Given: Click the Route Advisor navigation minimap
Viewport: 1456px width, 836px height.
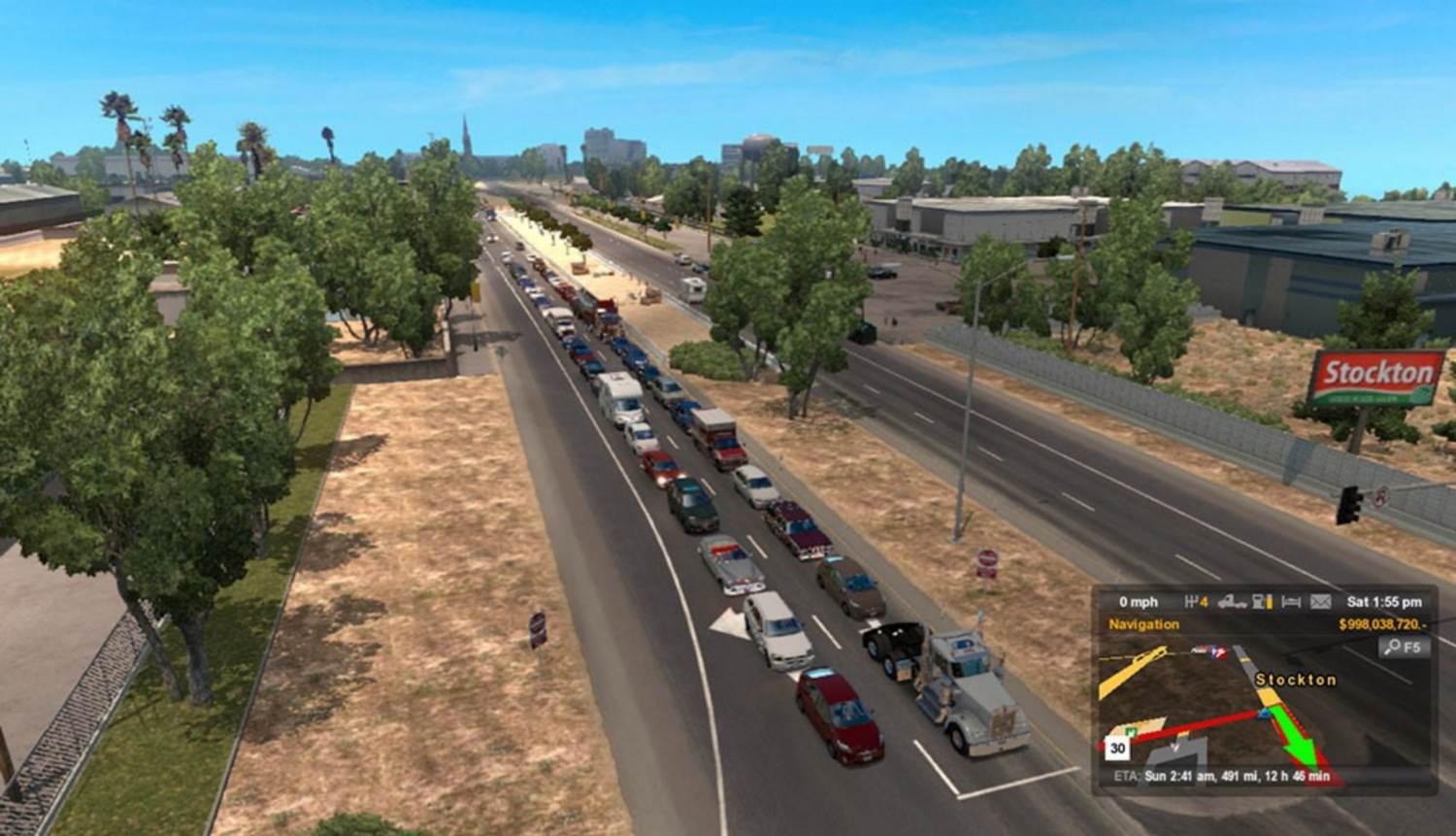Looking at the screenshot, I should (x=1262, y=707).
